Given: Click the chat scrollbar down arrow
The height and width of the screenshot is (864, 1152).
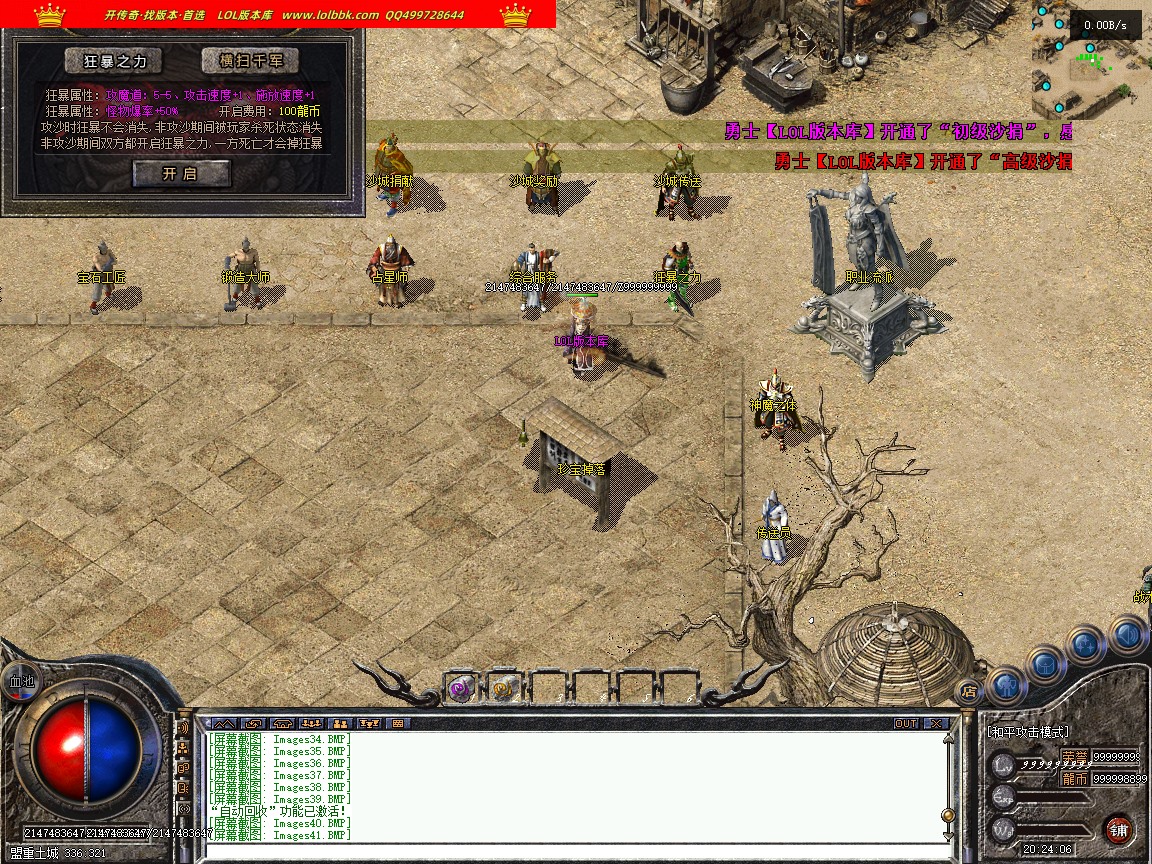Looking at the screenshot, I should (948, 833).
